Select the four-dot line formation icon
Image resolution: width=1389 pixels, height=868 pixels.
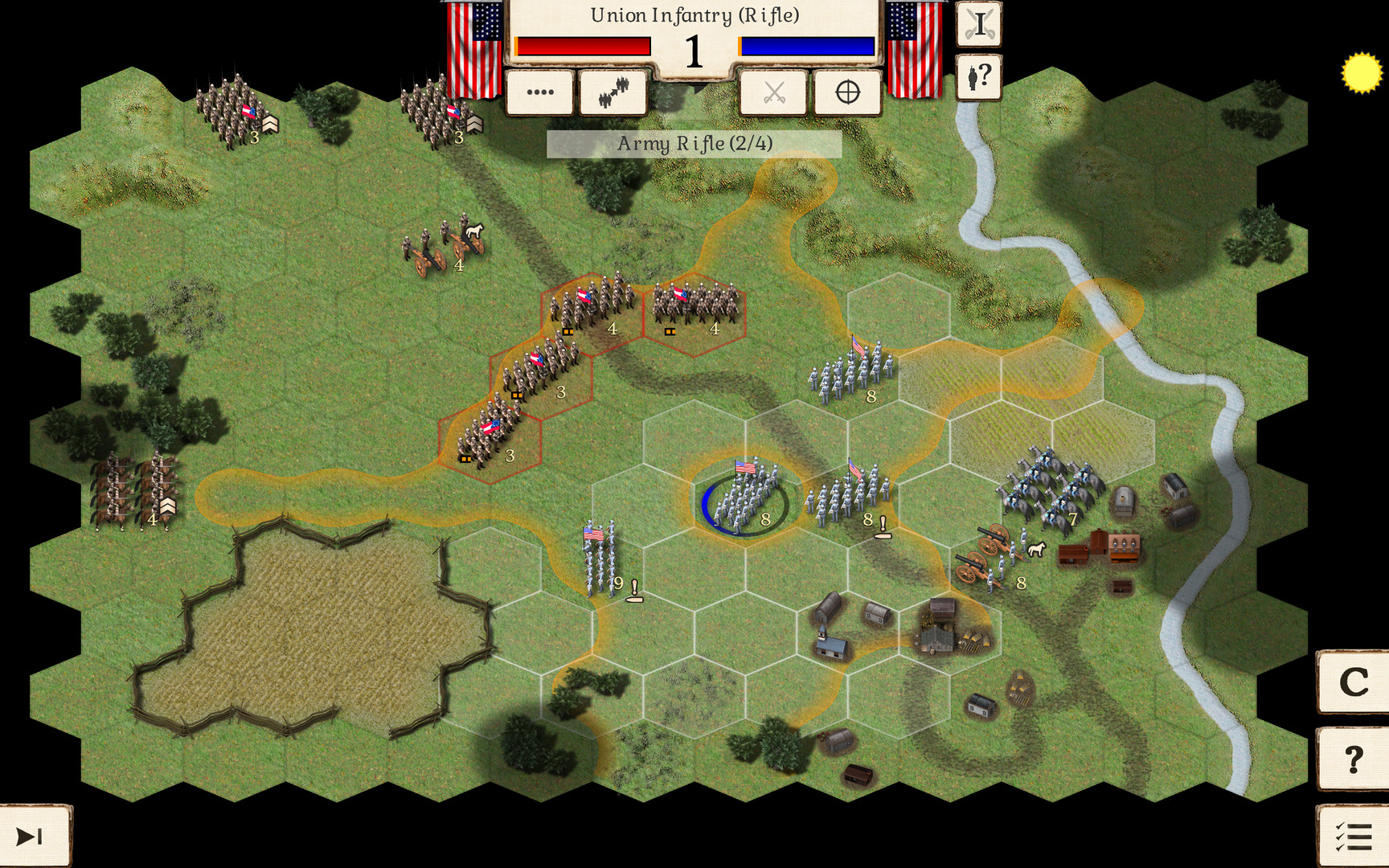538,92
